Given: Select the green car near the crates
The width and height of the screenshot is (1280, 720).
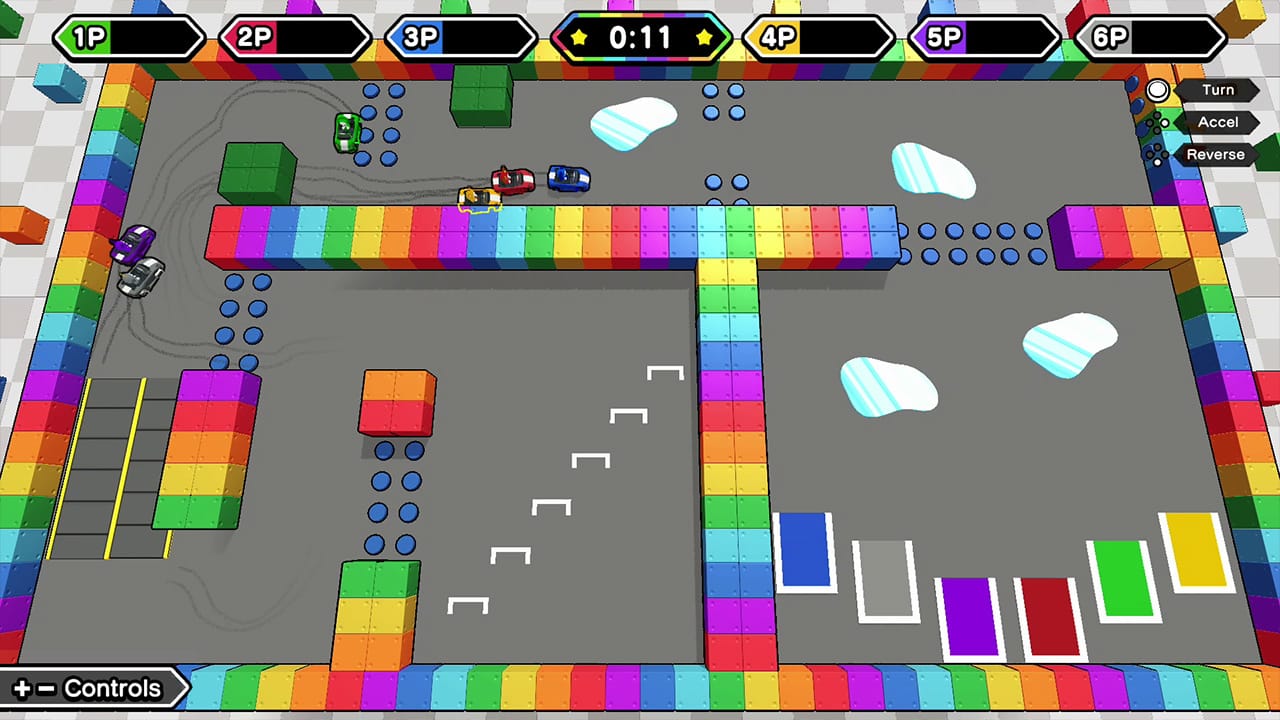Looking at the screenshot, I should 346,131.
